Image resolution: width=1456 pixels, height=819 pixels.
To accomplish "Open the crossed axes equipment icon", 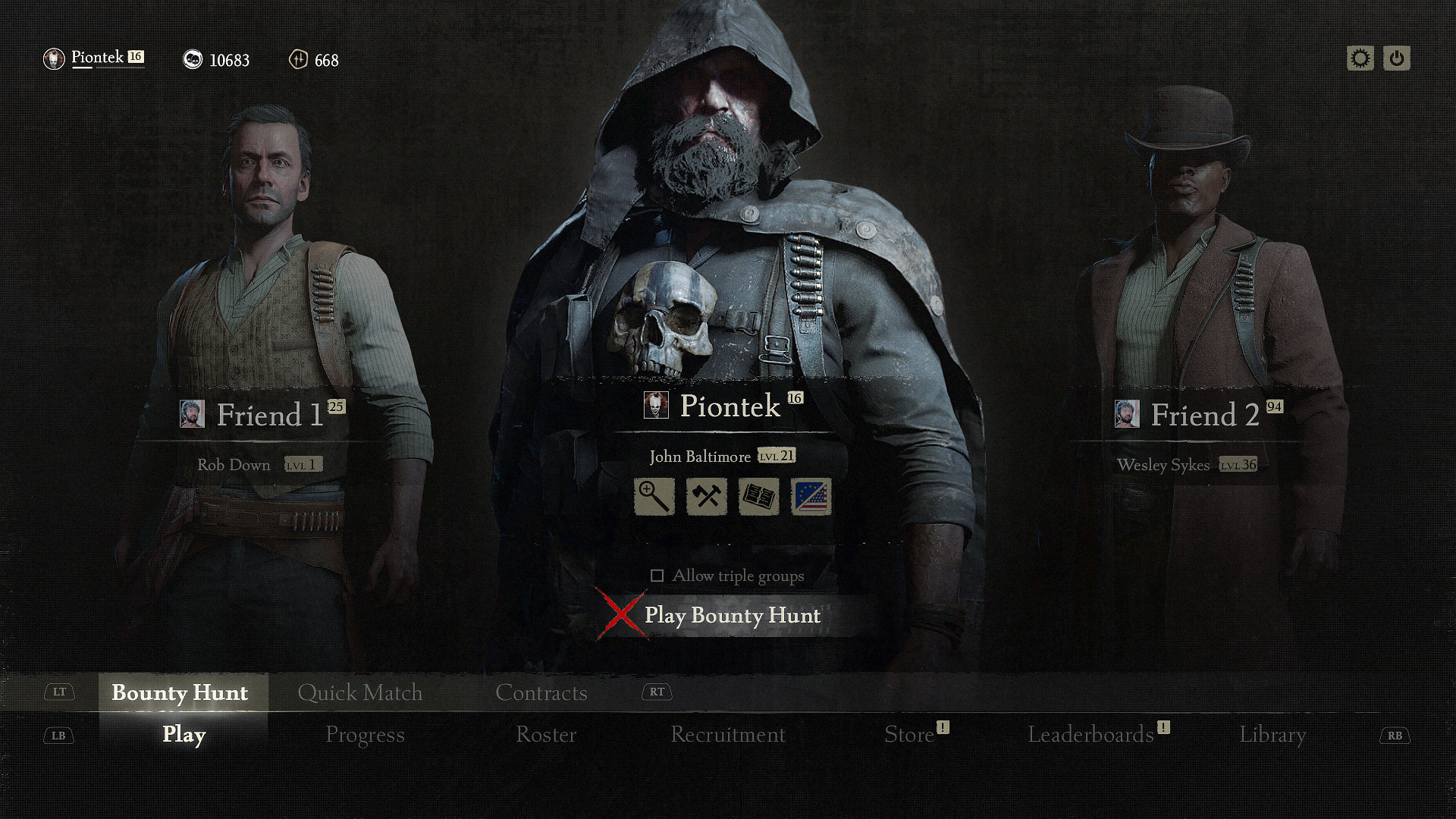I will click(x=706, y=497).
